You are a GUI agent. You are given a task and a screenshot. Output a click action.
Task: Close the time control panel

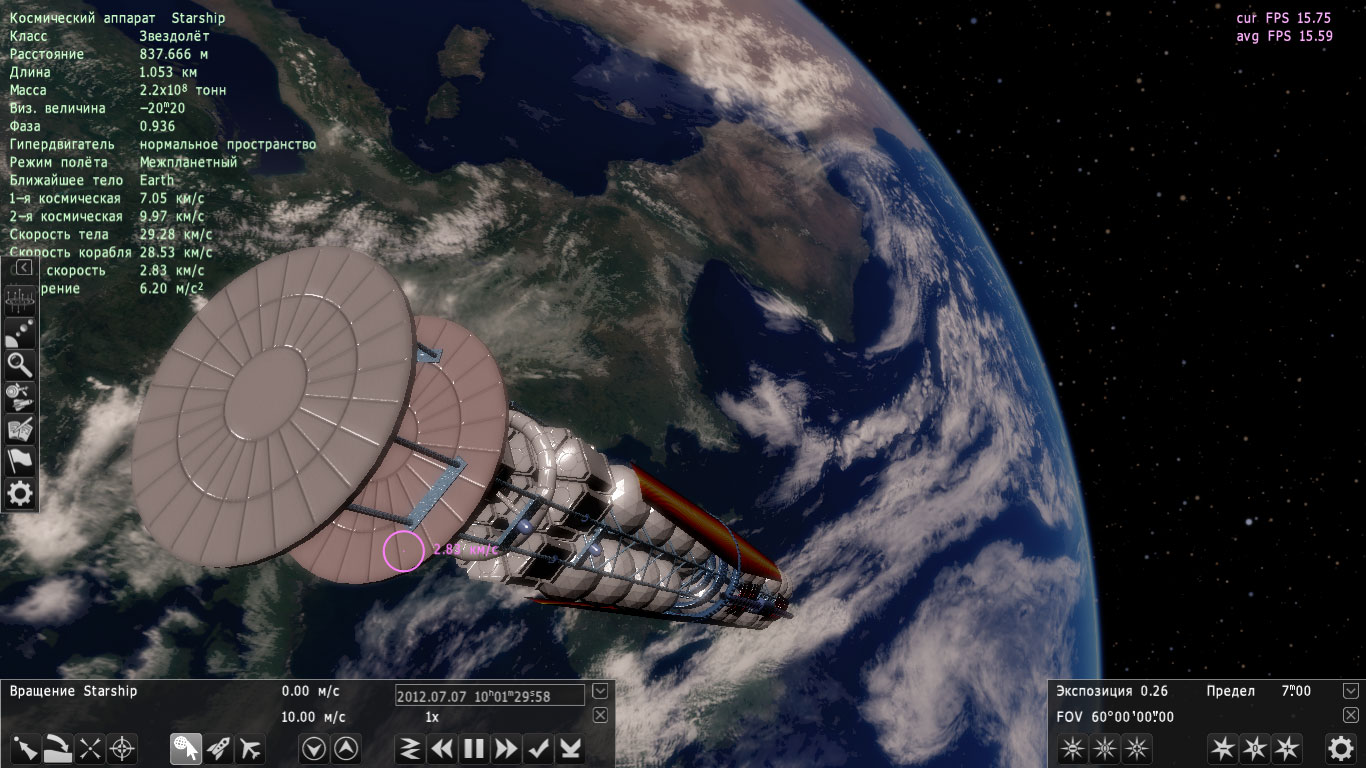tap(600, 715)
